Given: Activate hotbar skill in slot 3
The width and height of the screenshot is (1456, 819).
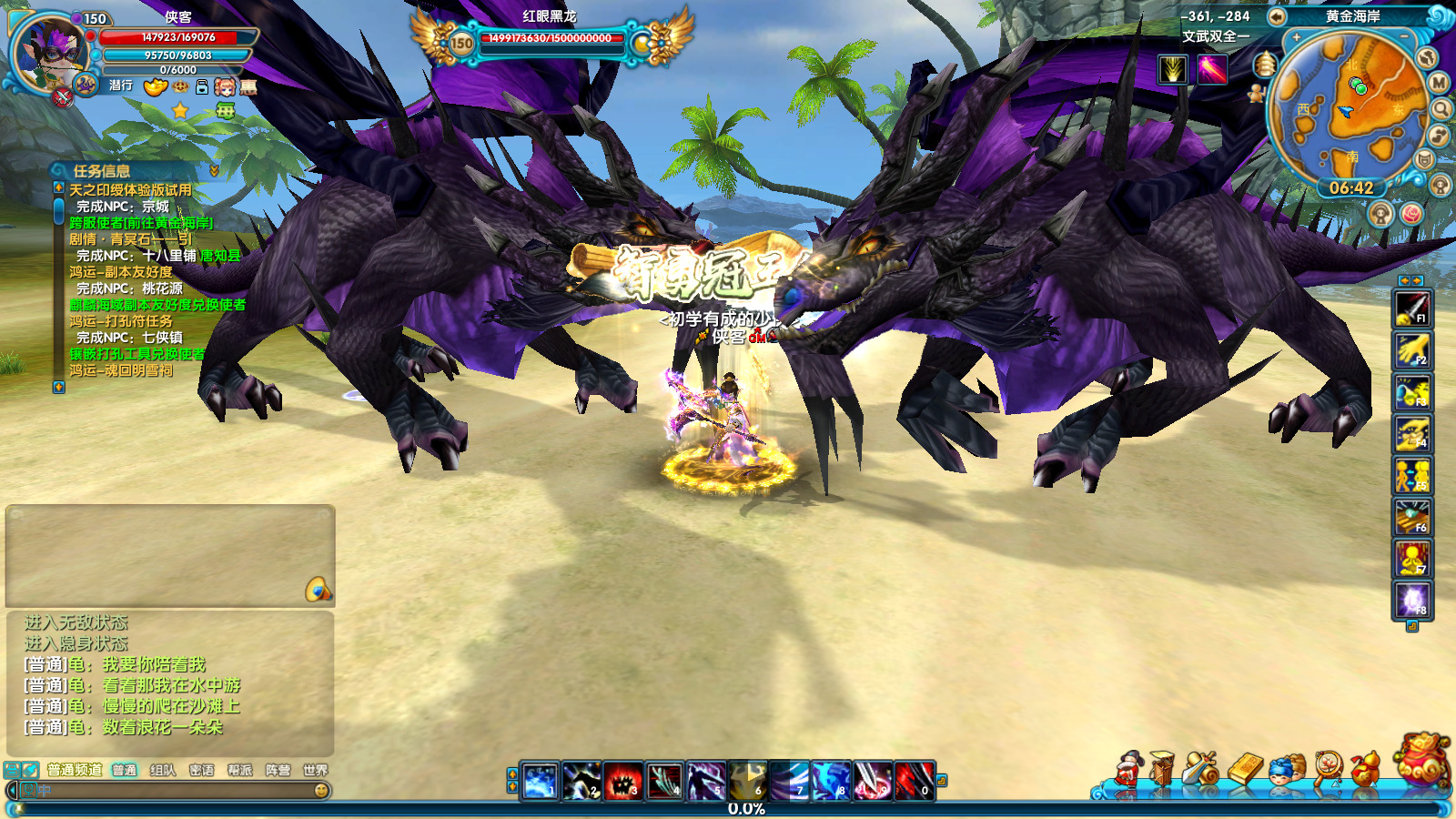Looking at the screenshot, I should [622, 782].
